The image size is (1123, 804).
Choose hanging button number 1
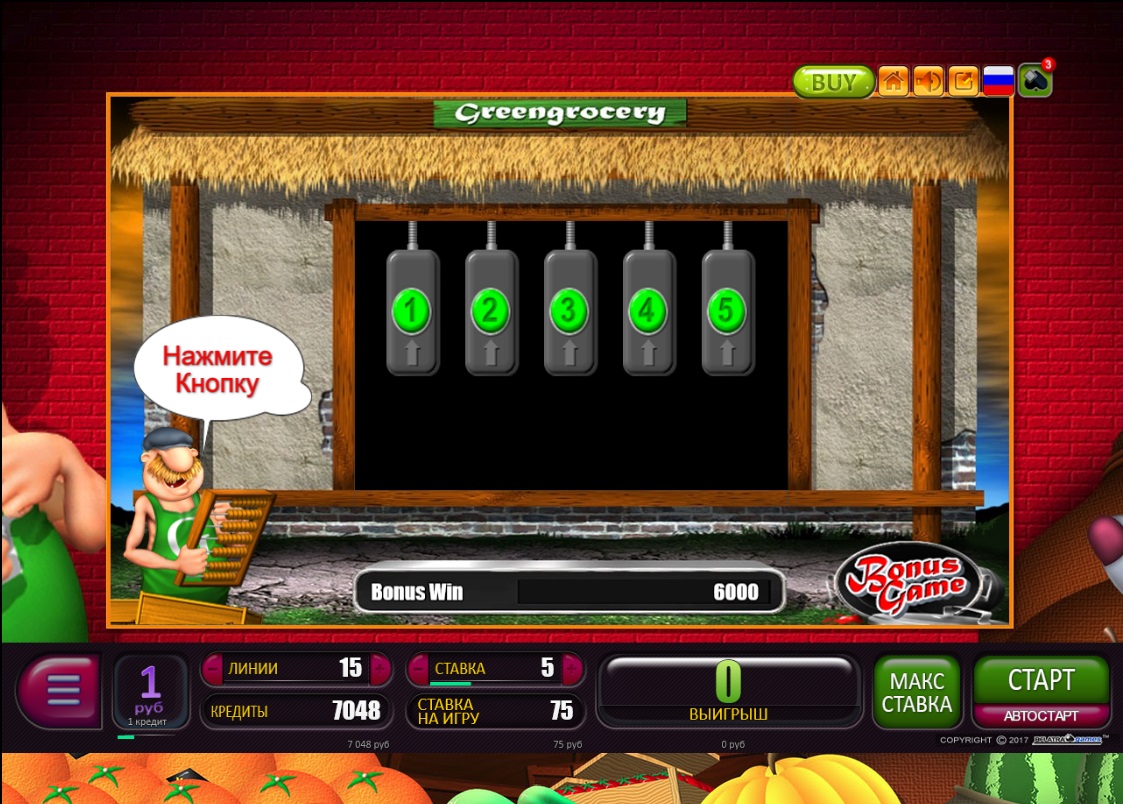coord(412,311)
